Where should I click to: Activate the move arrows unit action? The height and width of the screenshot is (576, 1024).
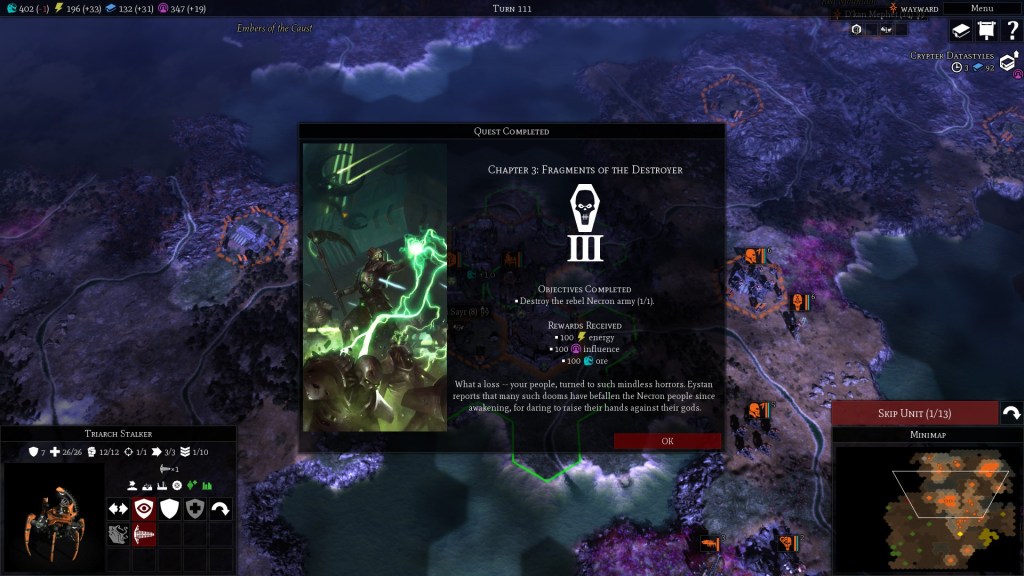click(x=118, y=509)
